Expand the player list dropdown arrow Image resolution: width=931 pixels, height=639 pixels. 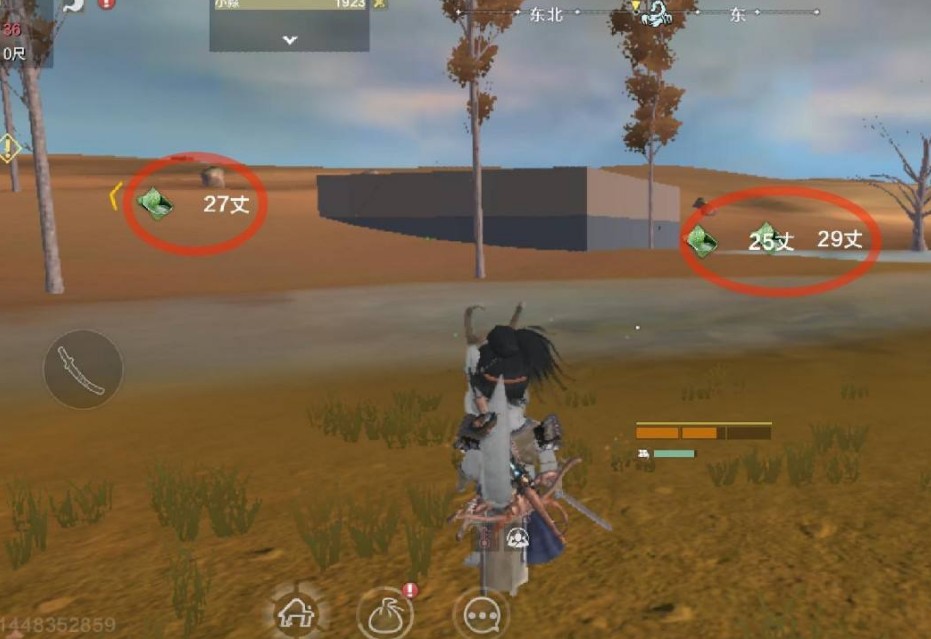[289, 40]
